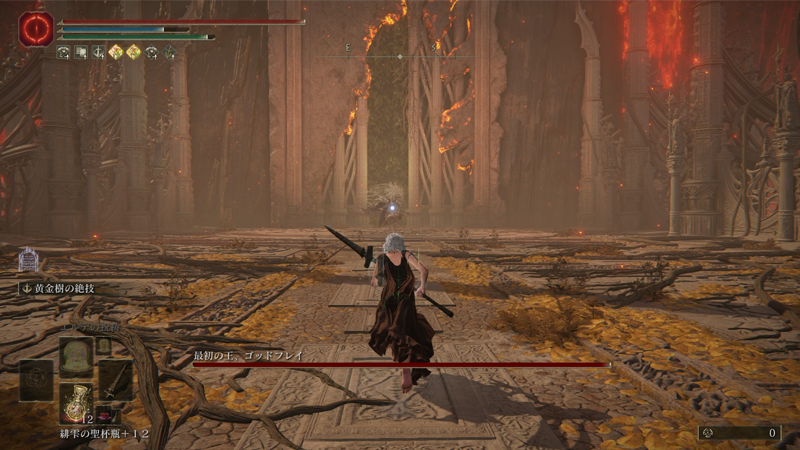
Task: Select the Flask of Crimson Tears slot
Action: [x=76, y=402]
